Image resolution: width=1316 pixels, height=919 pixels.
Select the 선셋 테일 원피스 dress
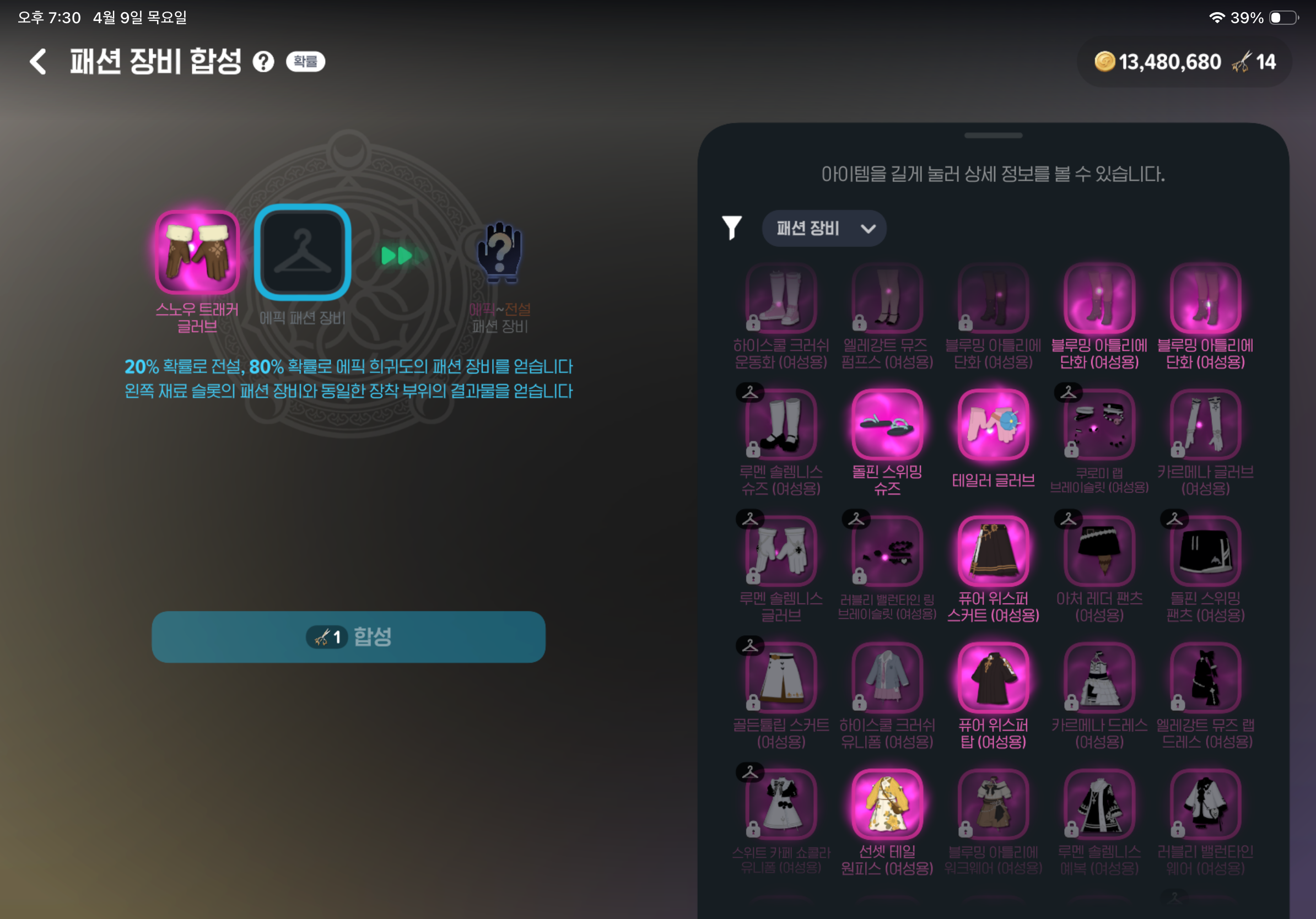tap(887, 805)
